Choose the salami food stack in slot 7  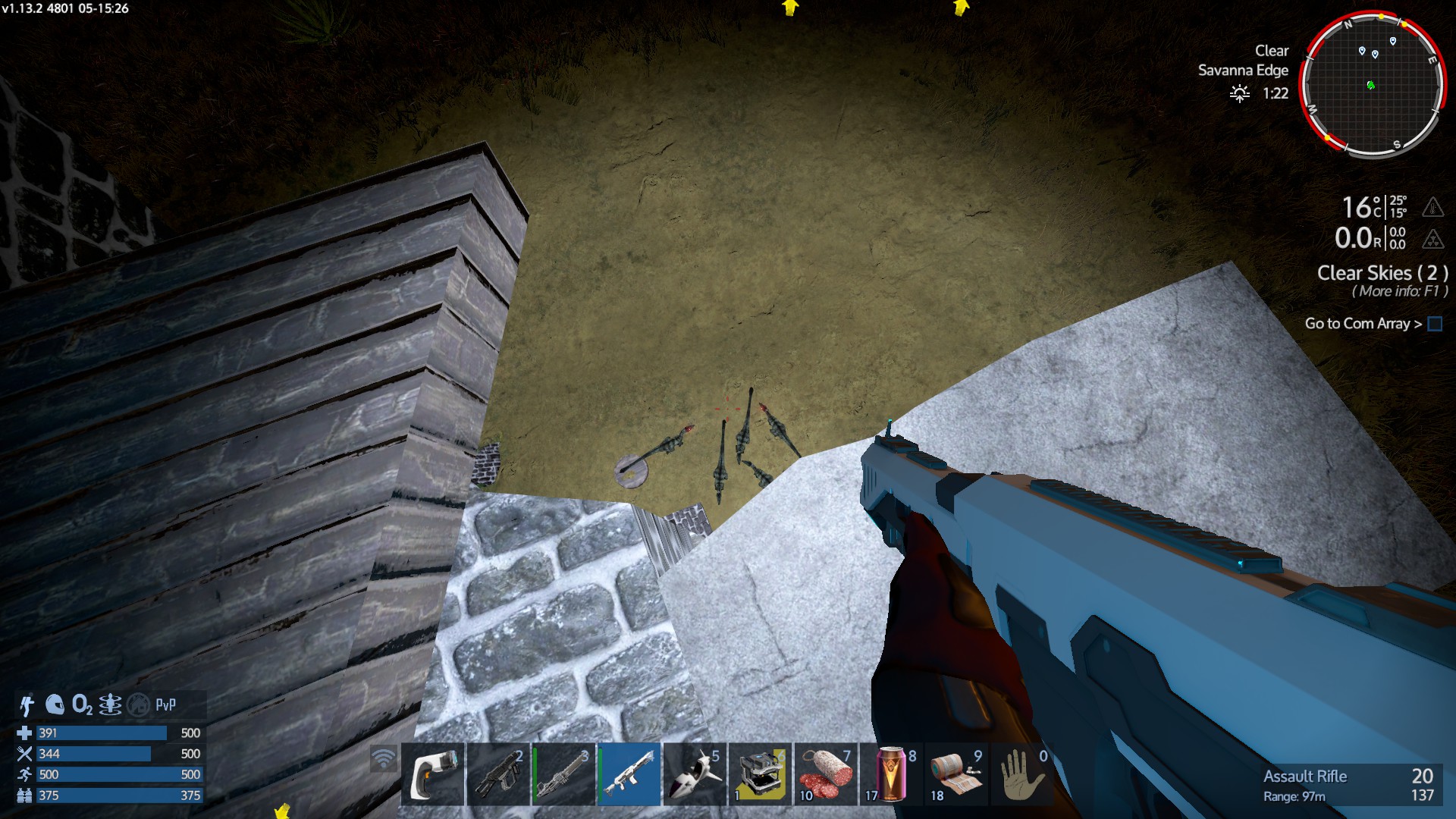pyautogui.click(x=825, y=774)
